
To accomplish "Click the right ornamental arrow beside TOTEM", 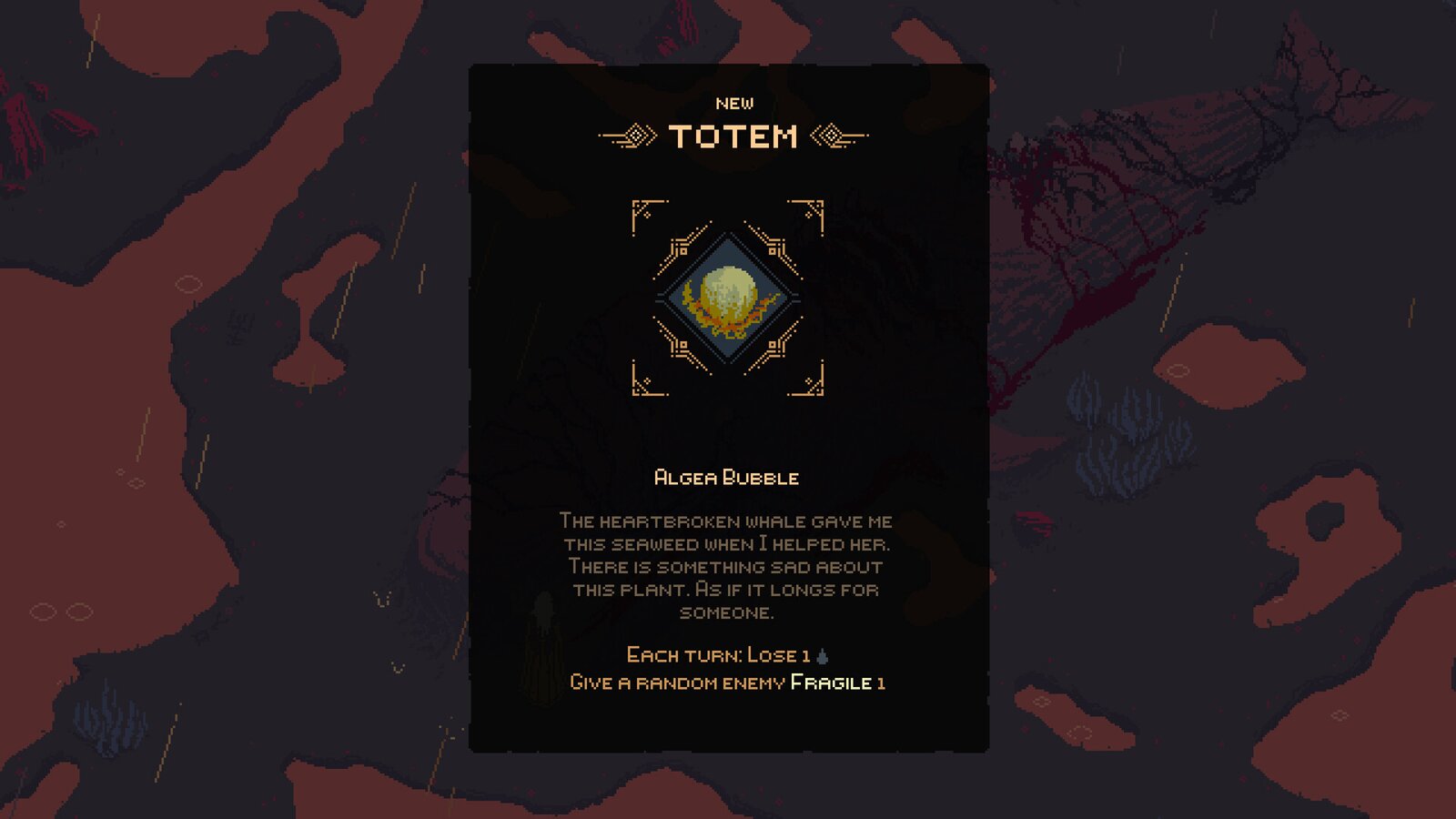I will [x=833, y=135].
